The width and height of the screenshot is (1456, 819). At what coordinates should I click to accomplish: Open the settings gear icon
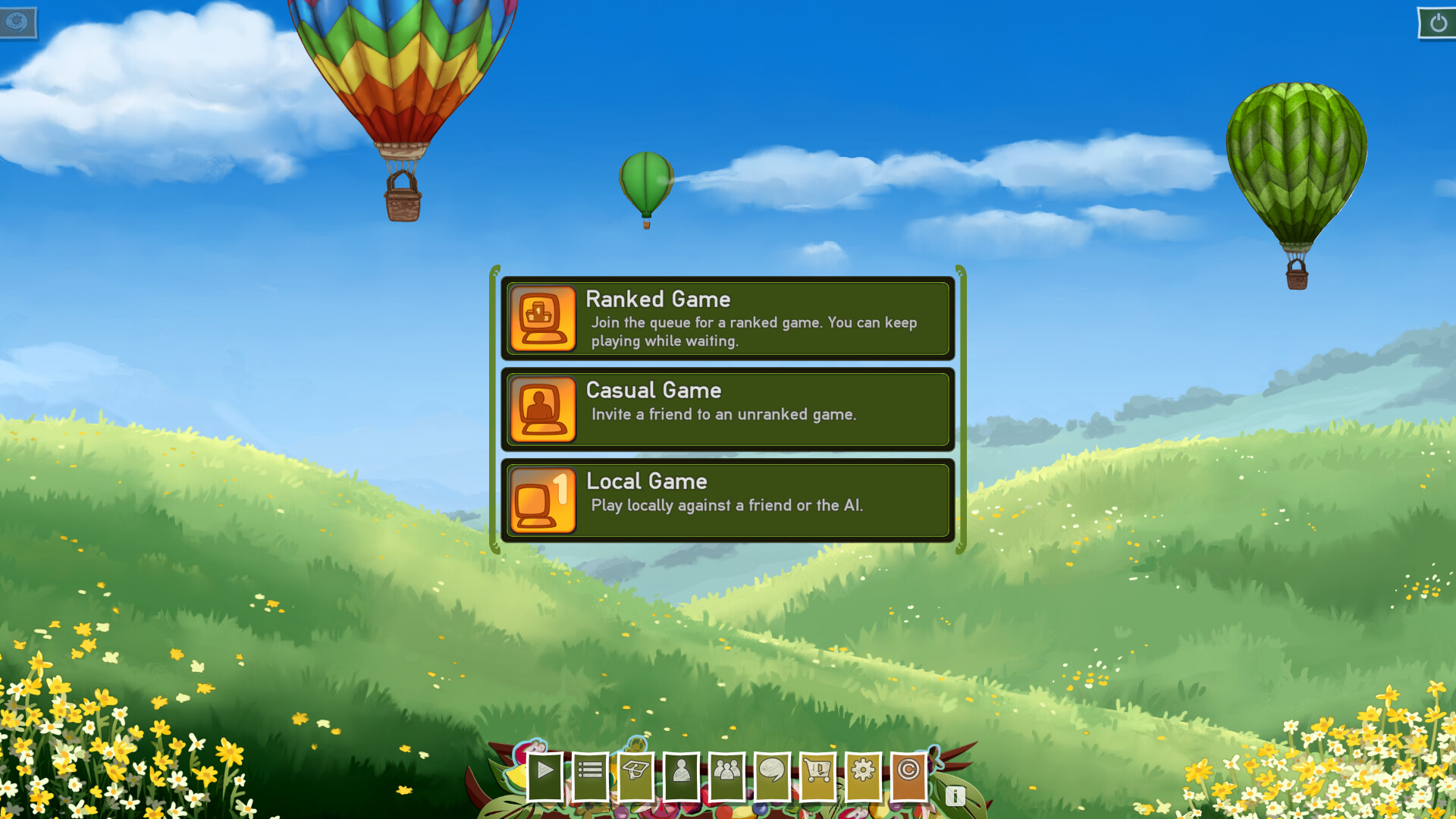[x=864, y=773]
